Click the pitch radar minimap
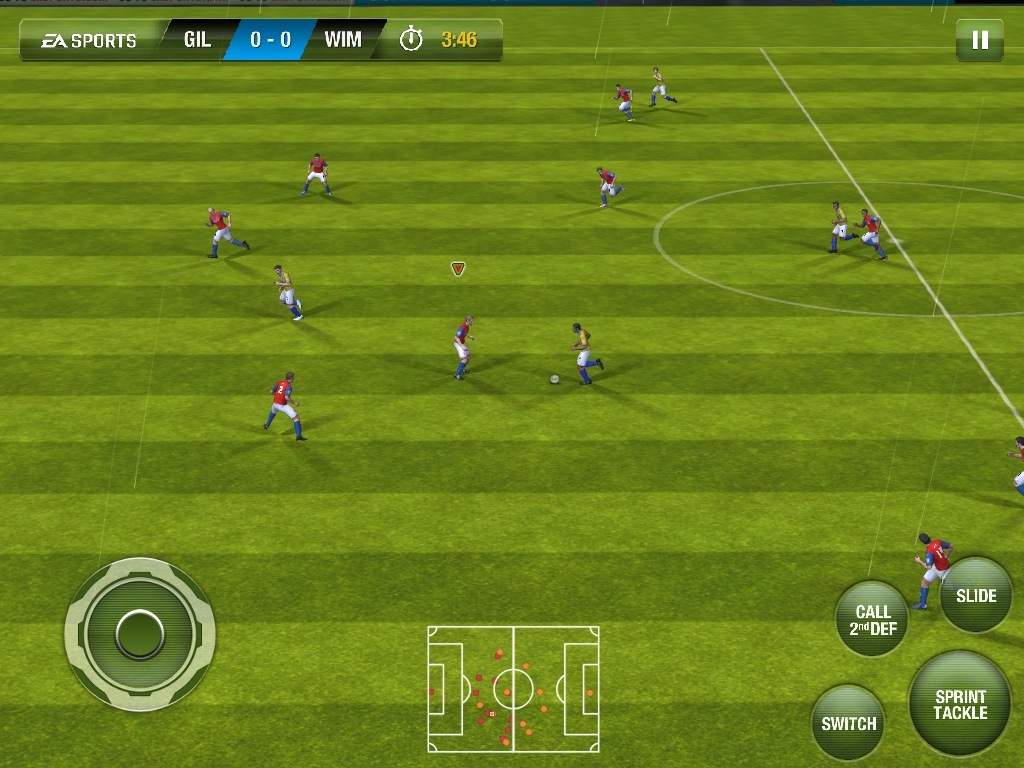The image size is (1024, 768). coord(513,689)
